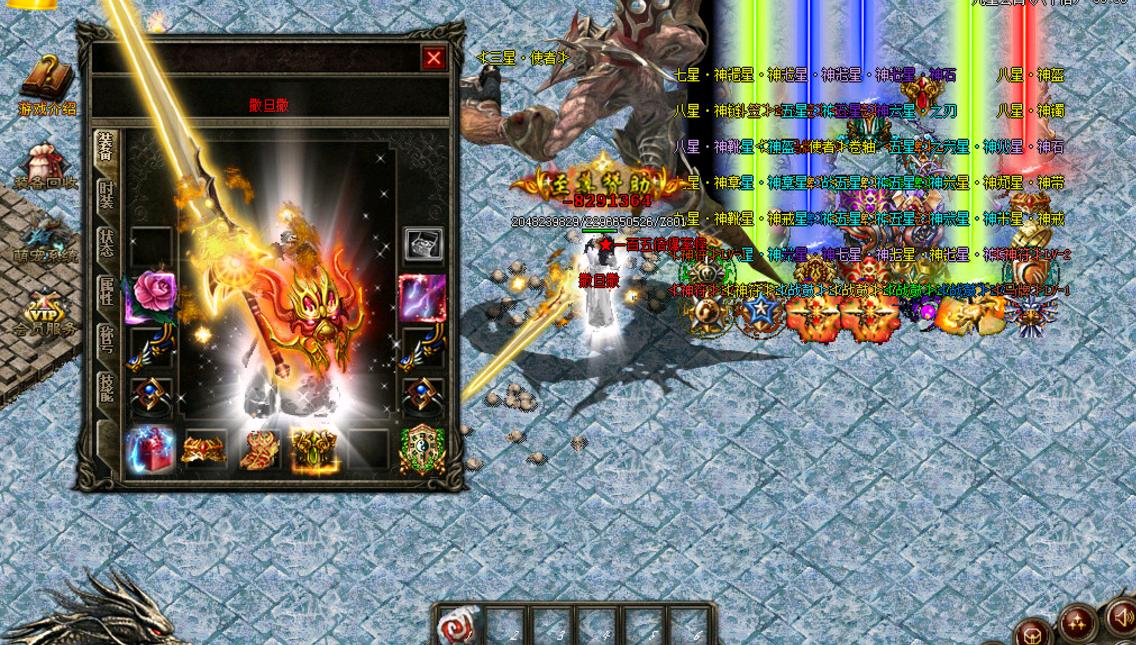Close the character equipment panel

pyautogui.click(x=433, y=59)
